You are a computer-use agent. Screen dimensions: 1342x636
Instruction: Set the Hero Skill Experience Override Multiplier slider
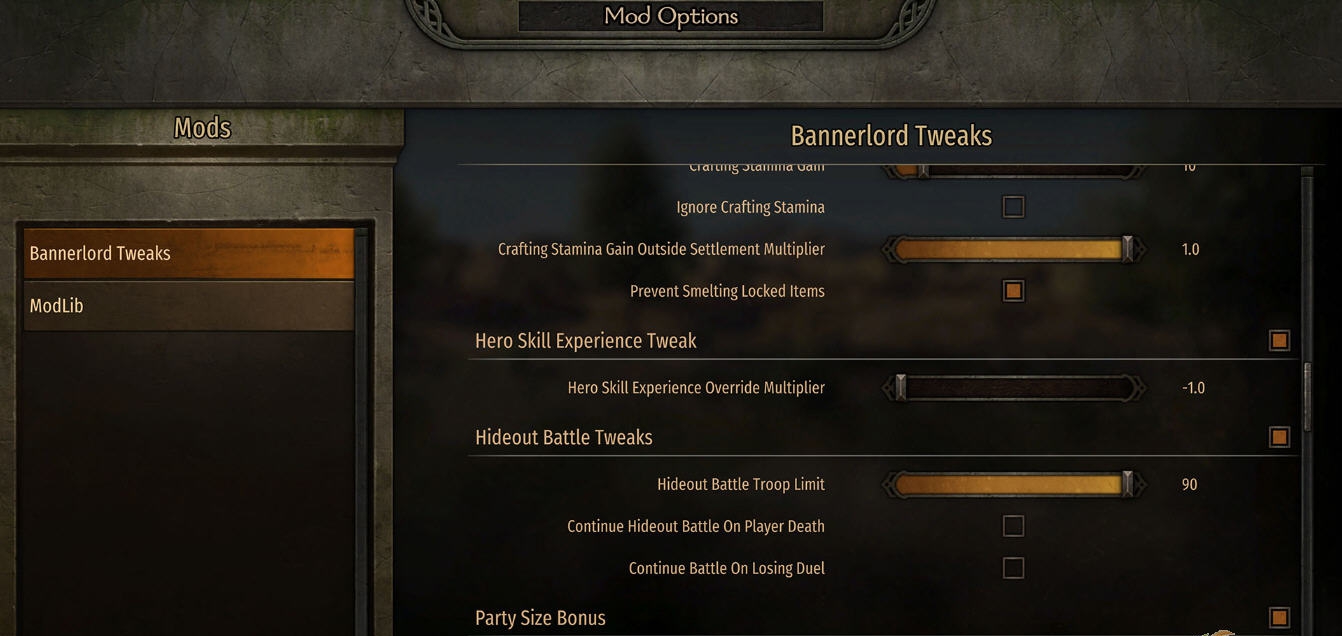point(1013,388)
